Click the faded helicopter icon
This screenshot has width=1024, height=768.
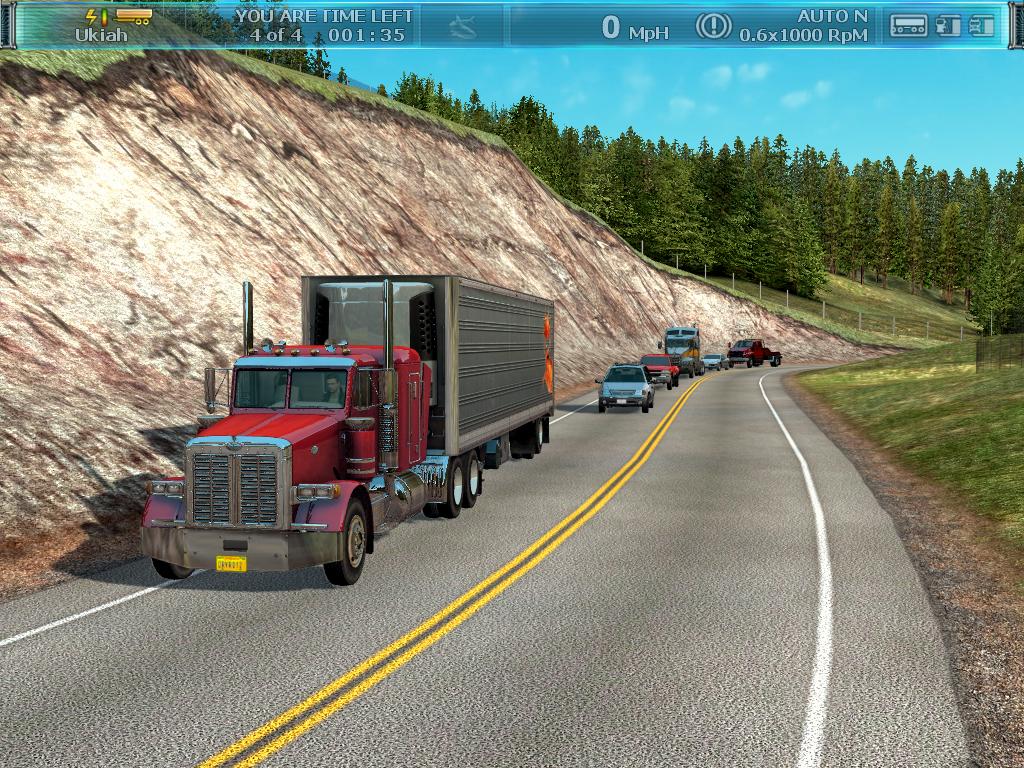point(463,27)
